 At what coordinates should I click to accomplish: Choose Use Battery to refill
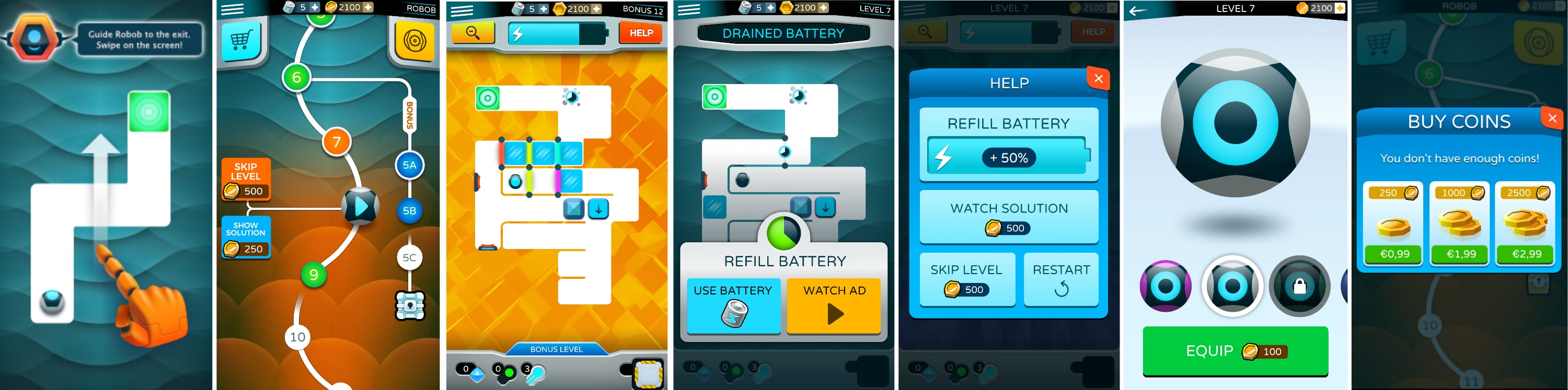point(733,305)
